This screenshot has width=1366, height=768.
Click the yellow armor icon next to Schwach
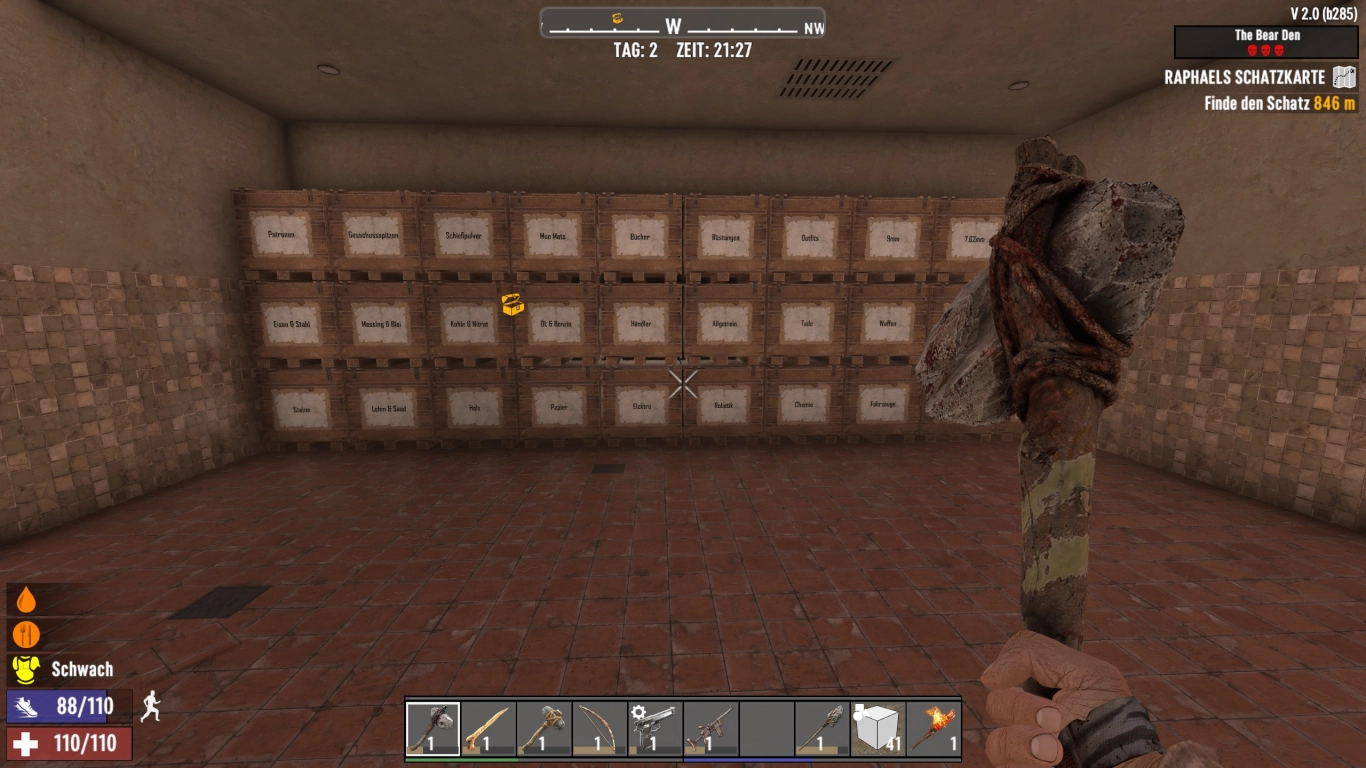(27, 669)
